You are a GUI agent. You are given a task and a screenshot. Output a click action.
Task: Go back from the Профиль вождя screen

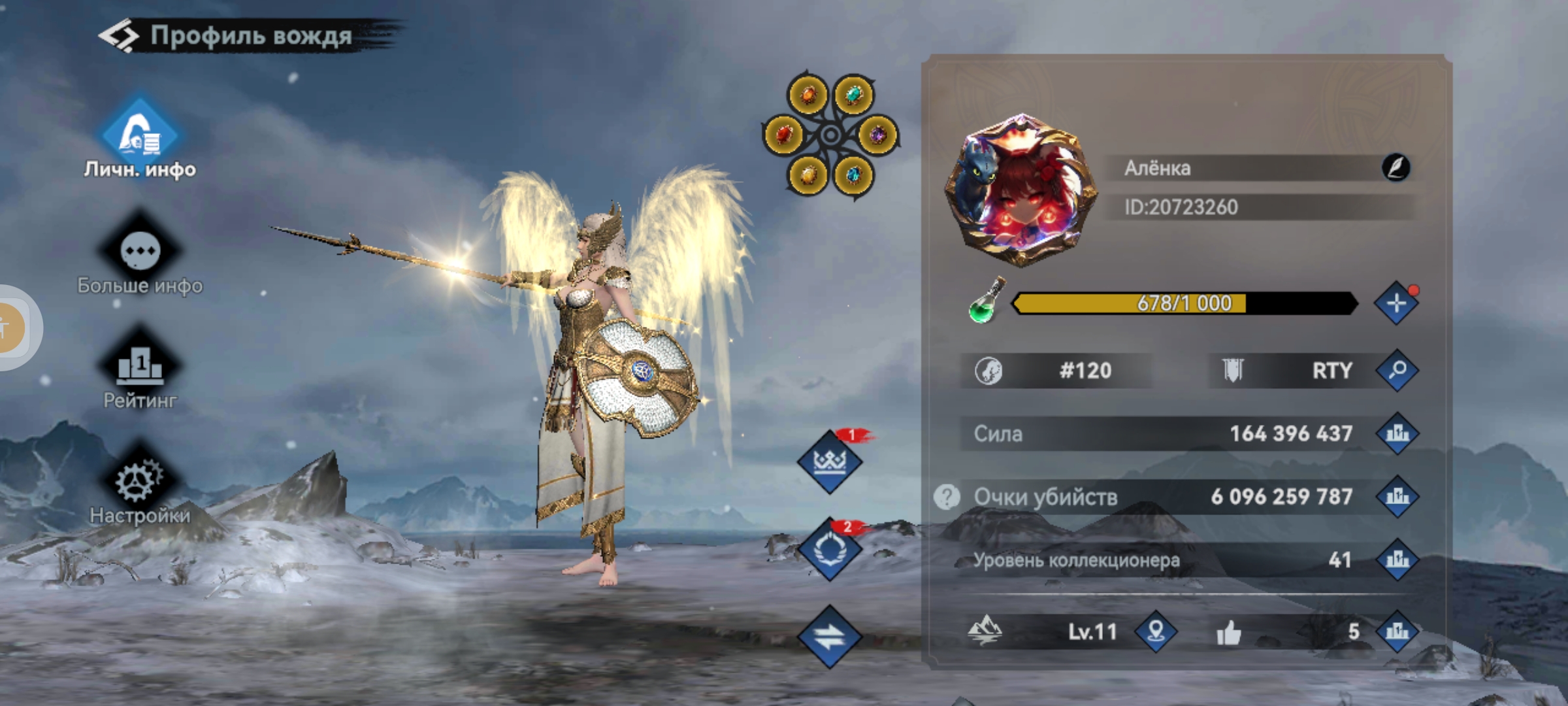tap(119, 36)
